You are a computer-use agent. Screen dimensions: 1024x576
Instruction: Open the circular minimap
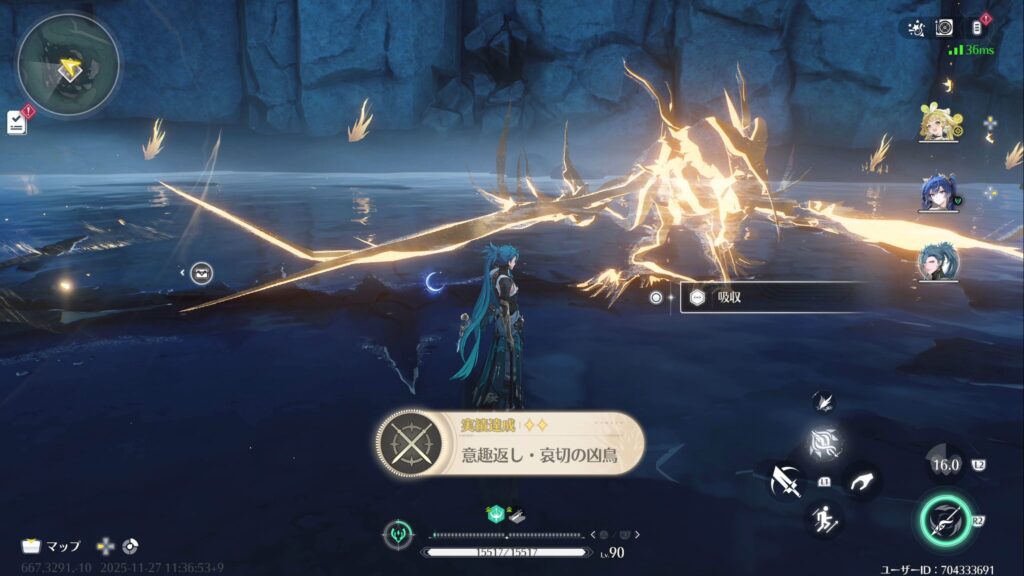[x=68, y=64]
